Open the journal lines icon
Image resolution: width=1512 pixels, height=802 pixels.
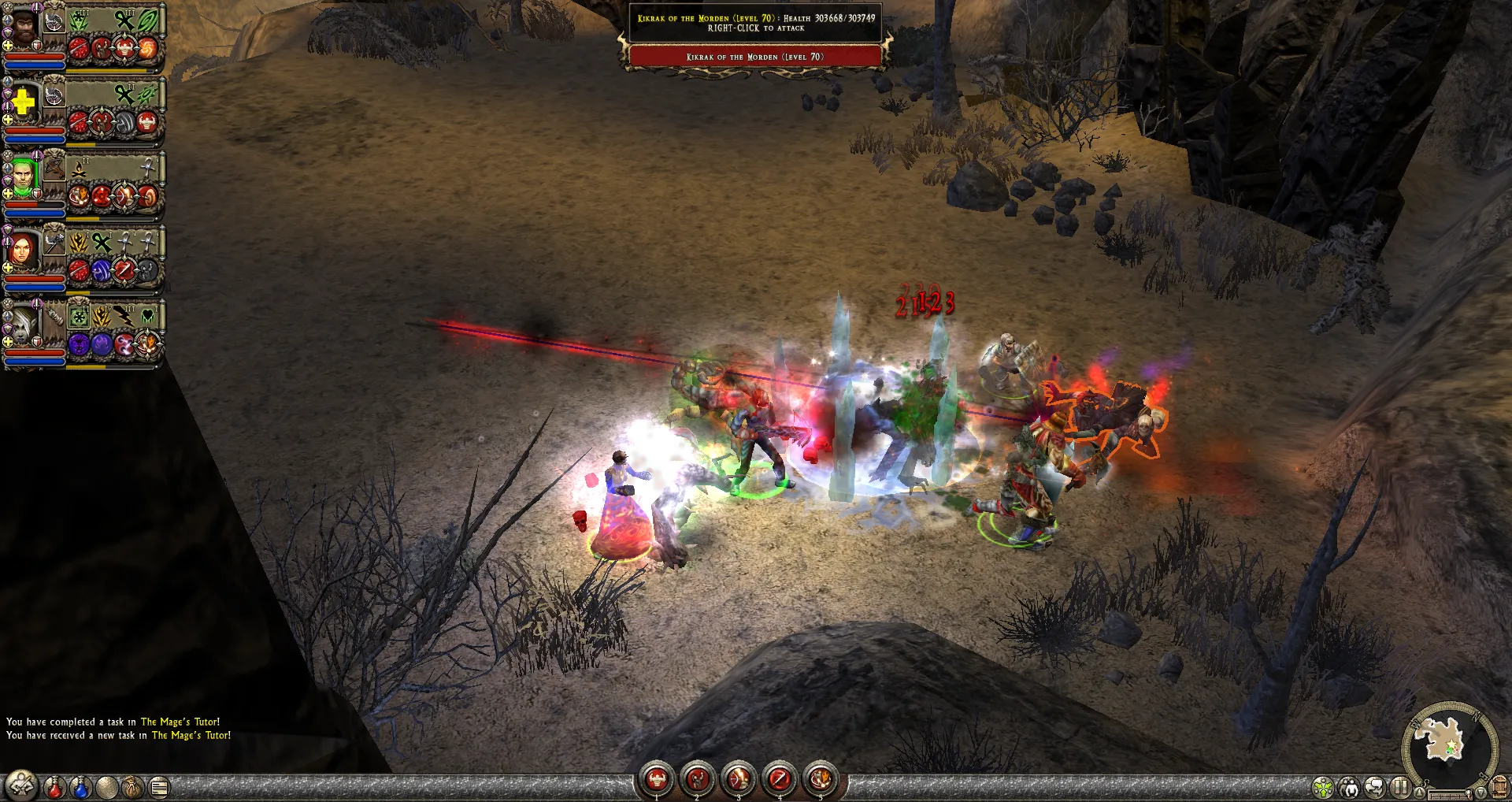tap(159, 786)
